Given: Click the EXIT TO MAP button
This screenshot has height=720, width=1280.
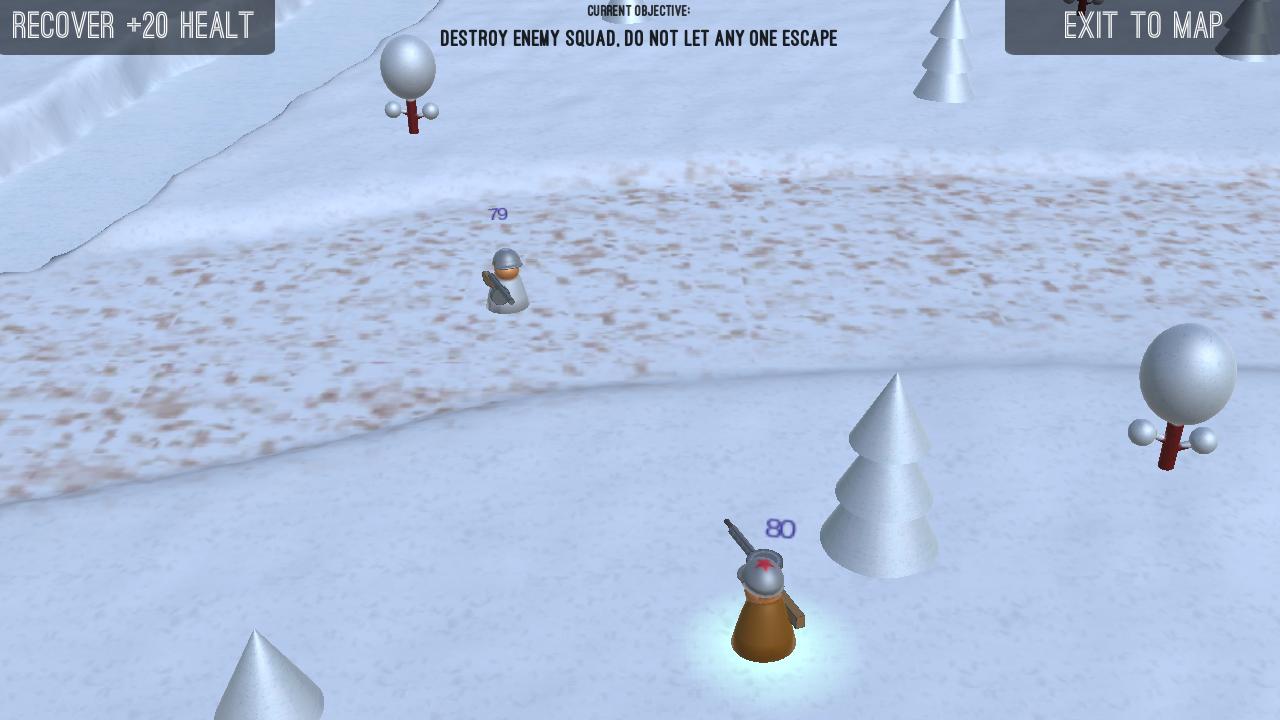Looking at the screenshot, I should pos(1145,25).
